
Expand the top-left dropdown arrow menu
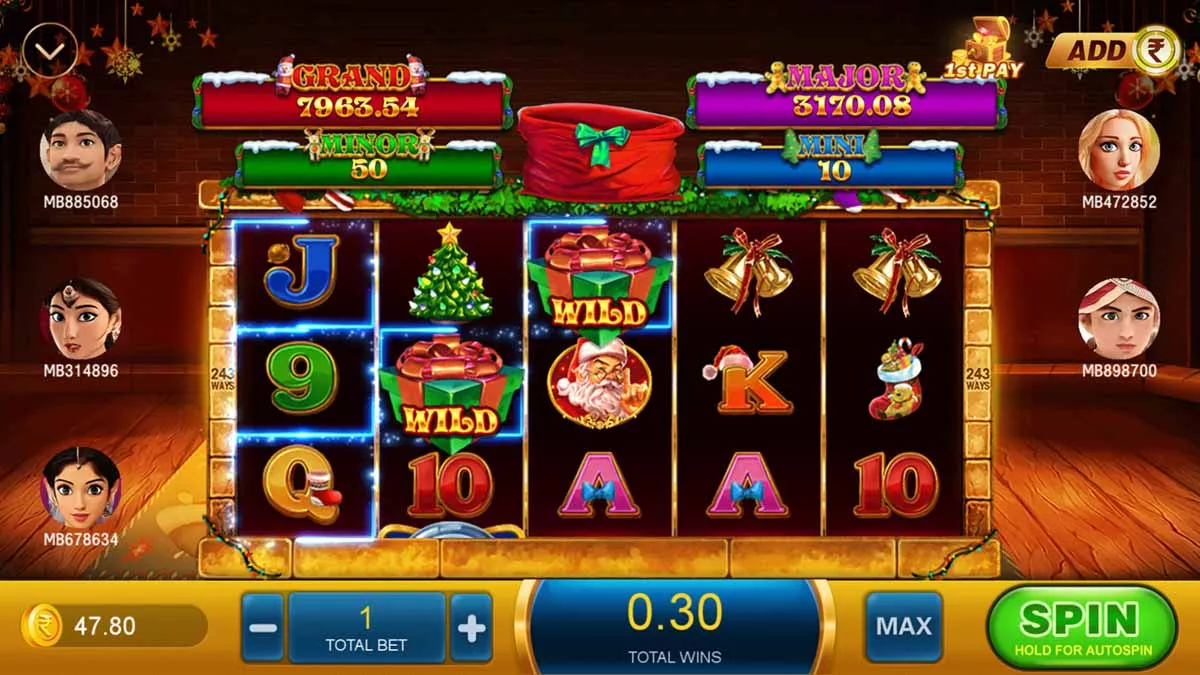pyautogui.click(x=49, y=50)
